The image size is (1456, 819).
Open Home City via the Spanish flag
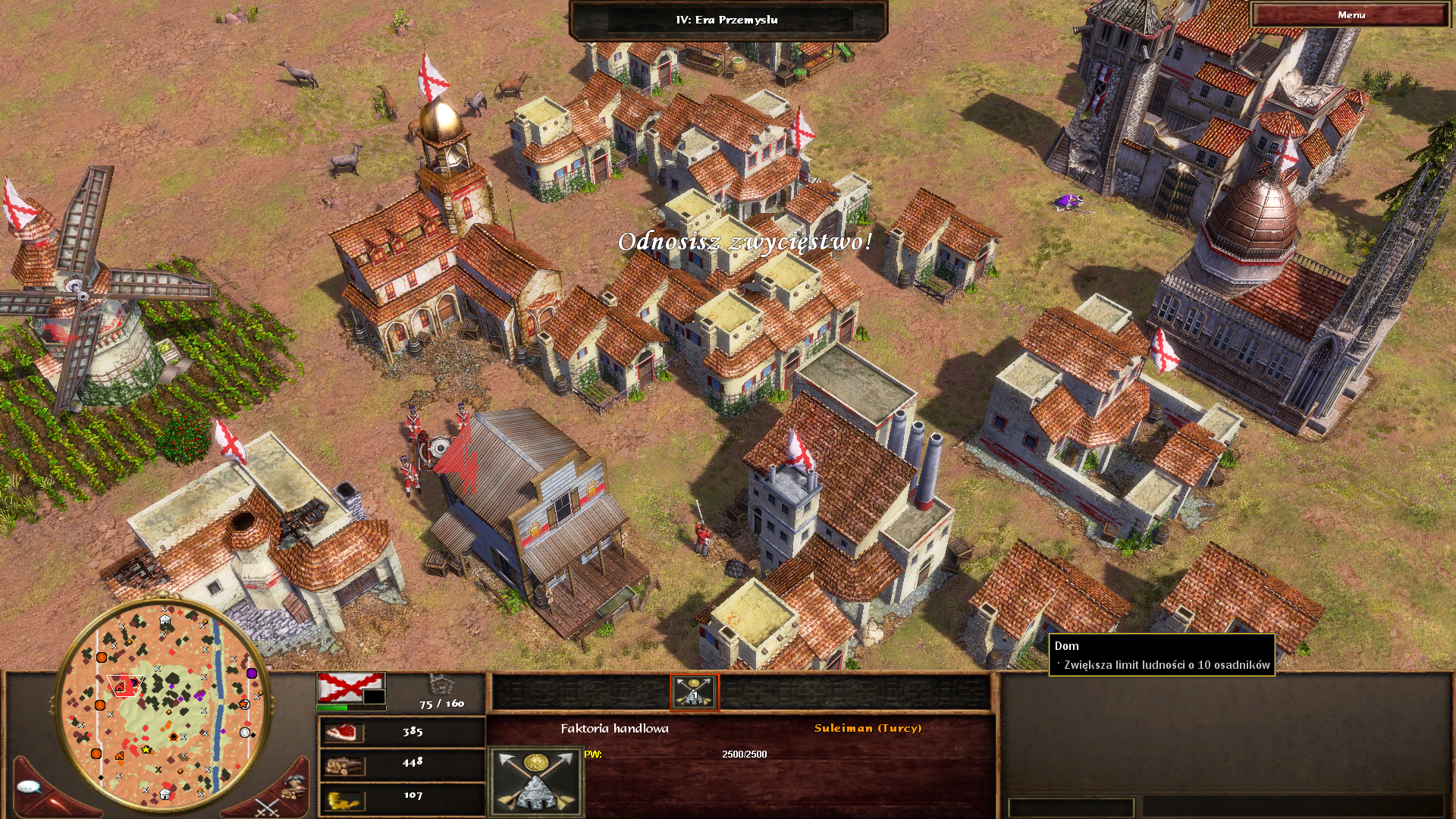[350, 688]
